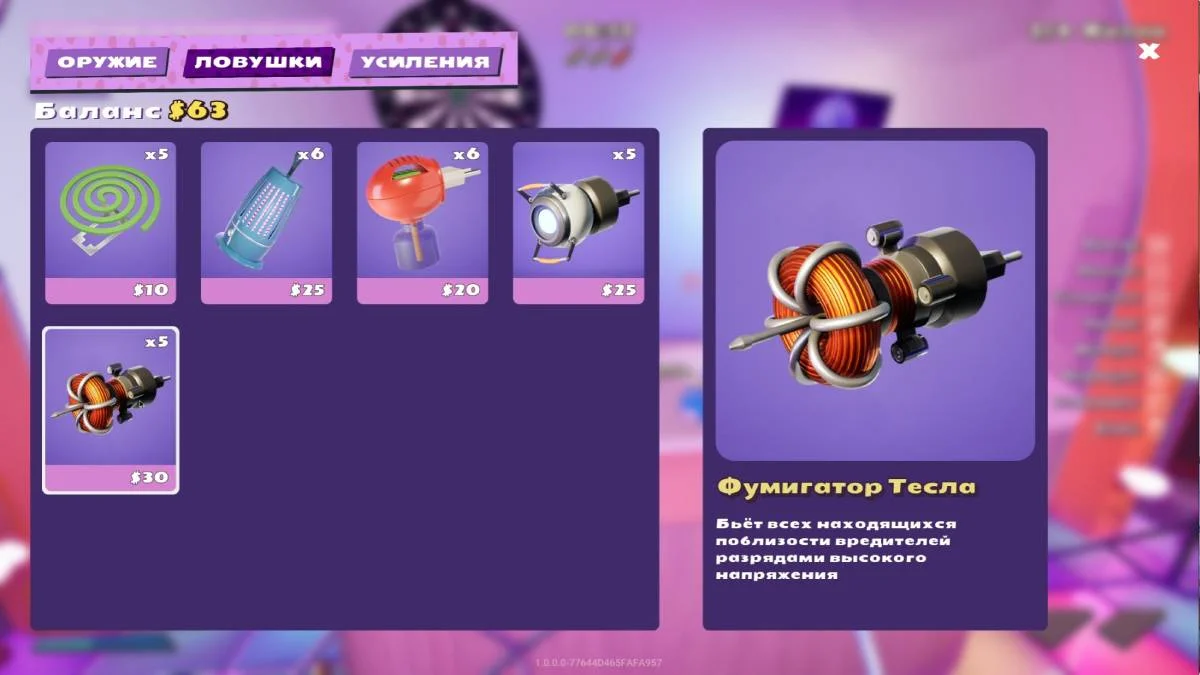Screen dimensions: 1200x675
Task: Choose the green mosquito coil for $10
Action: click(x=110, y=222)
